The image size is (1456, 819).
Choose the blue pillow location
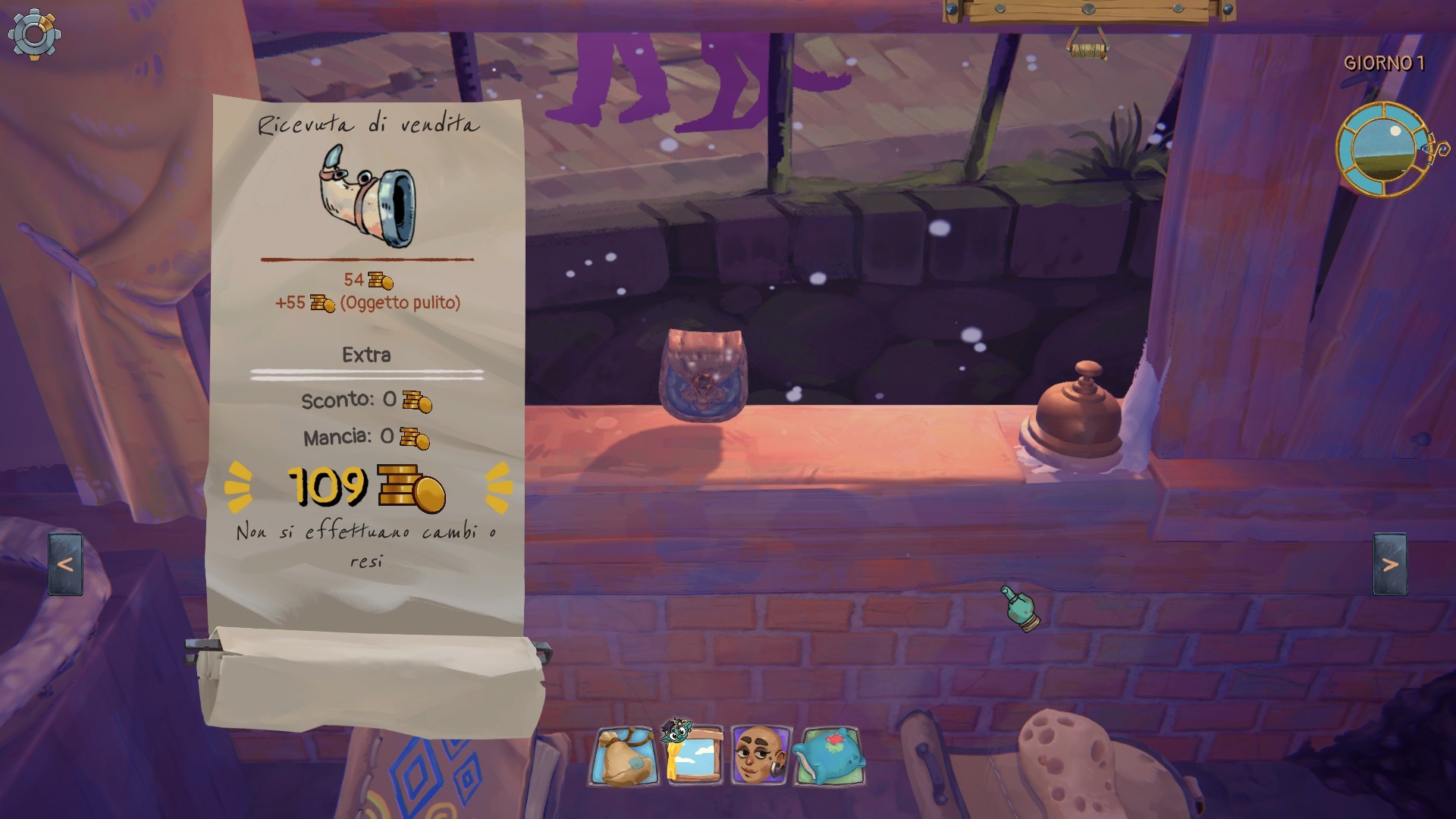[830, 756]
